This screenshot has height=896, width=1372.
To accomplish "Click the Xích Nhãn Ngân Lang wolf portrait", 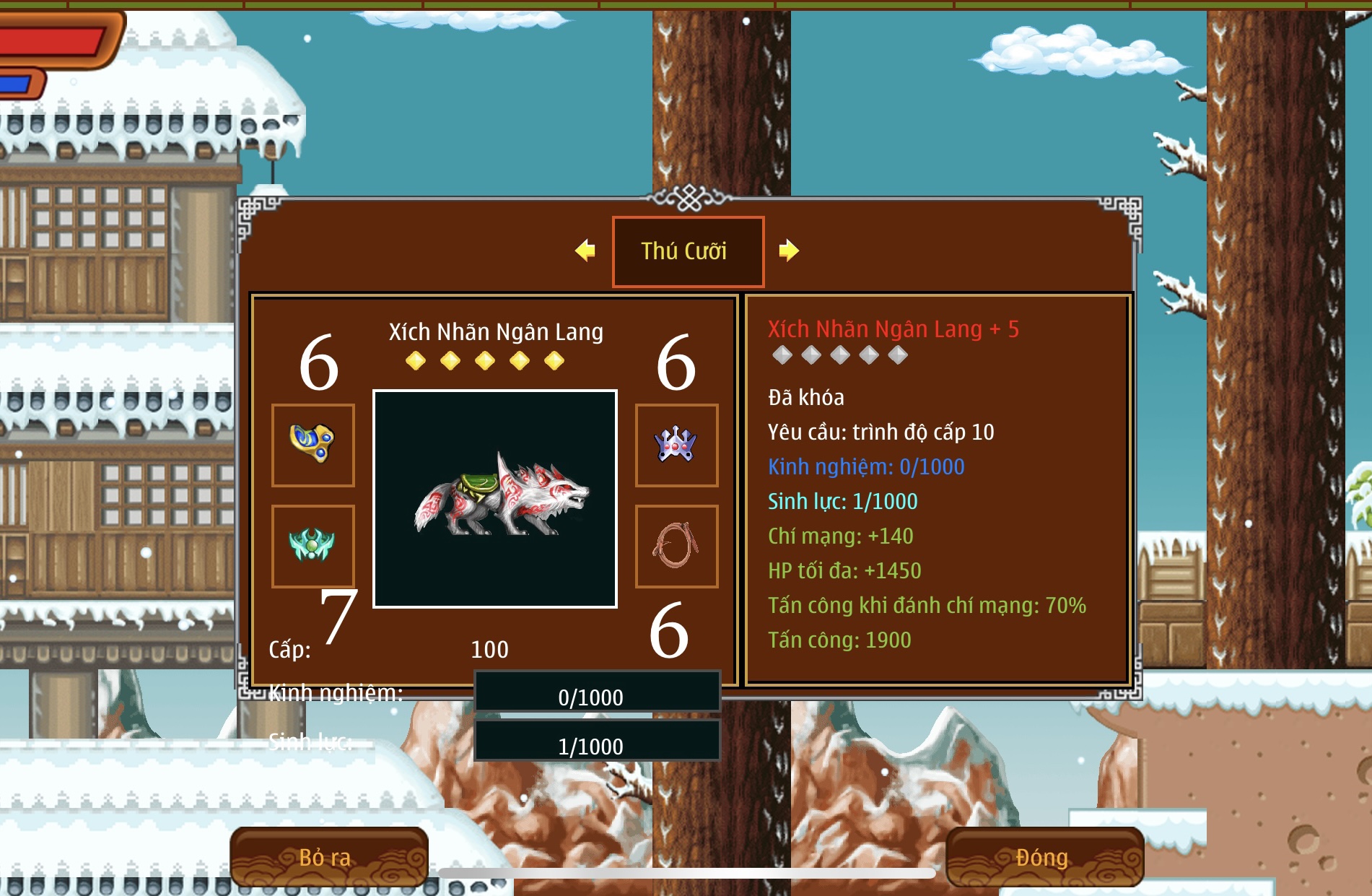I will pos(495,499).
